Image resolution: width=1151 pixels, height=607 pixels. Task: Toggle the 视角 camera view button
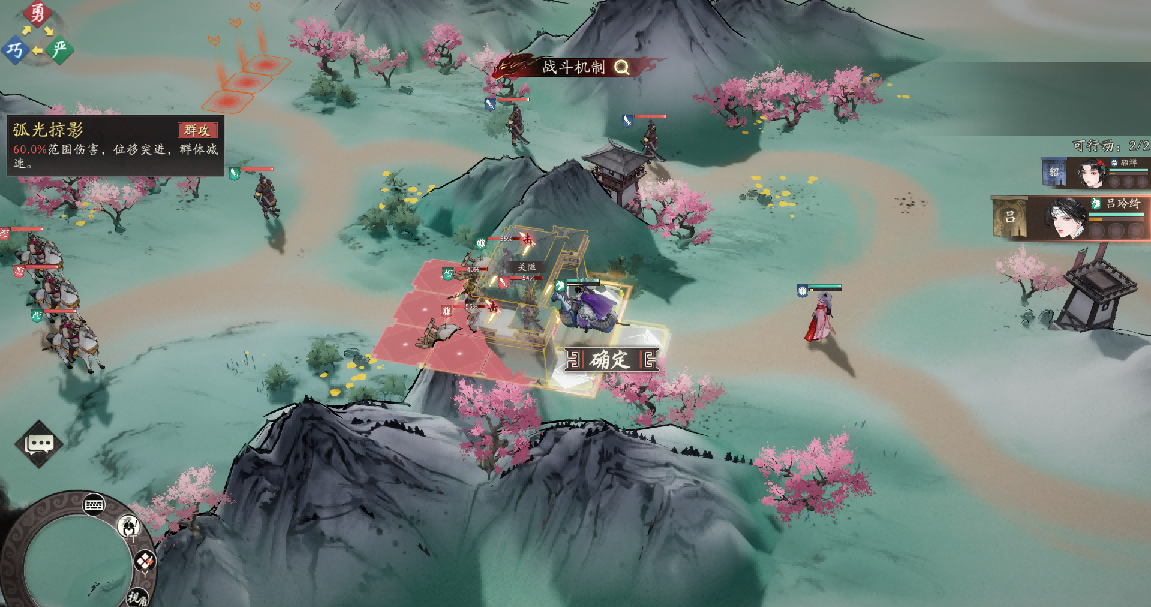pyautogui.click(x=138, y=597)
